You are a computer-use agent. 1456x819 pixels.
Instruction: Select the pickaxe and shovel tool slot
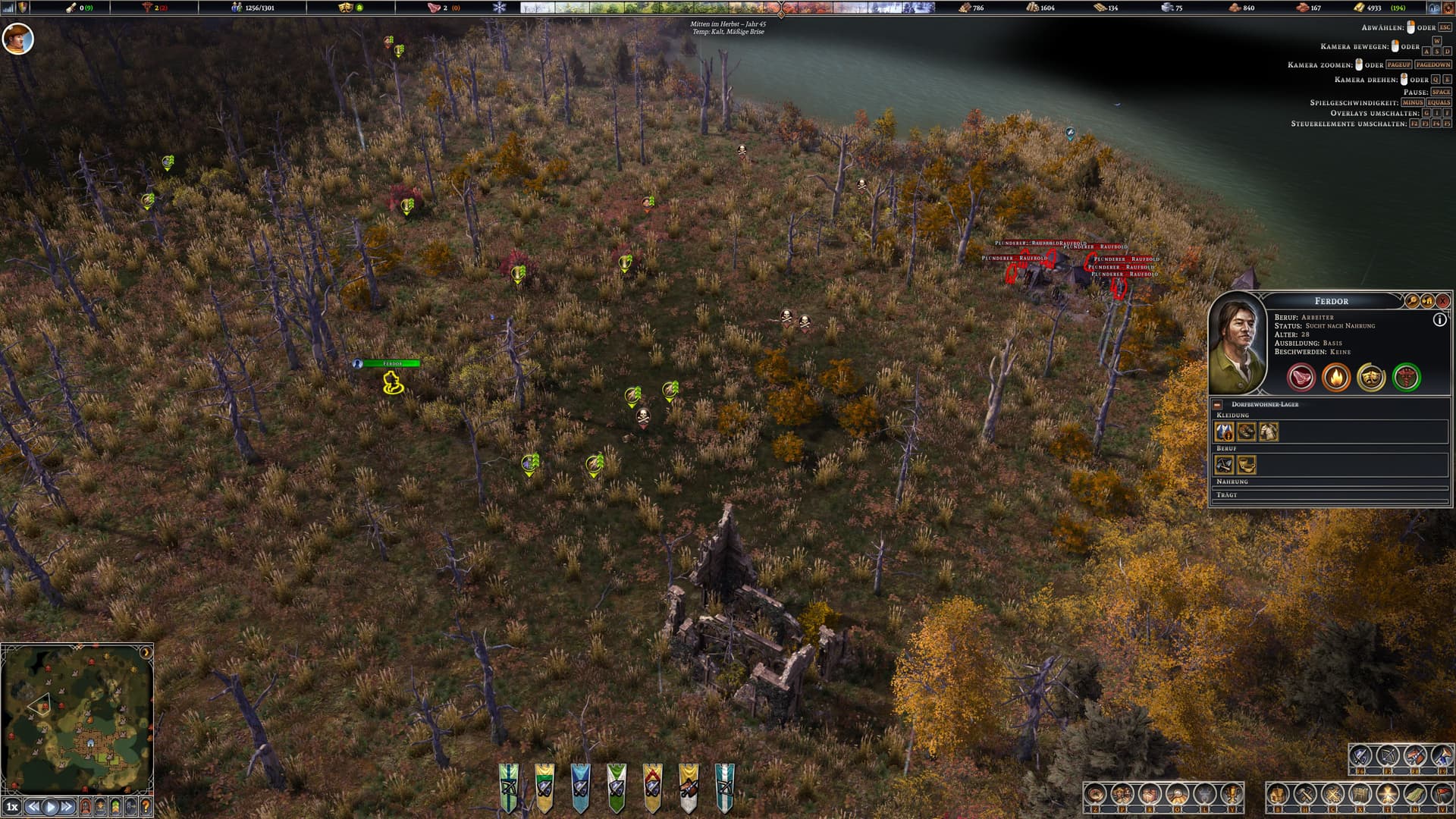[x=1224, y=465]
